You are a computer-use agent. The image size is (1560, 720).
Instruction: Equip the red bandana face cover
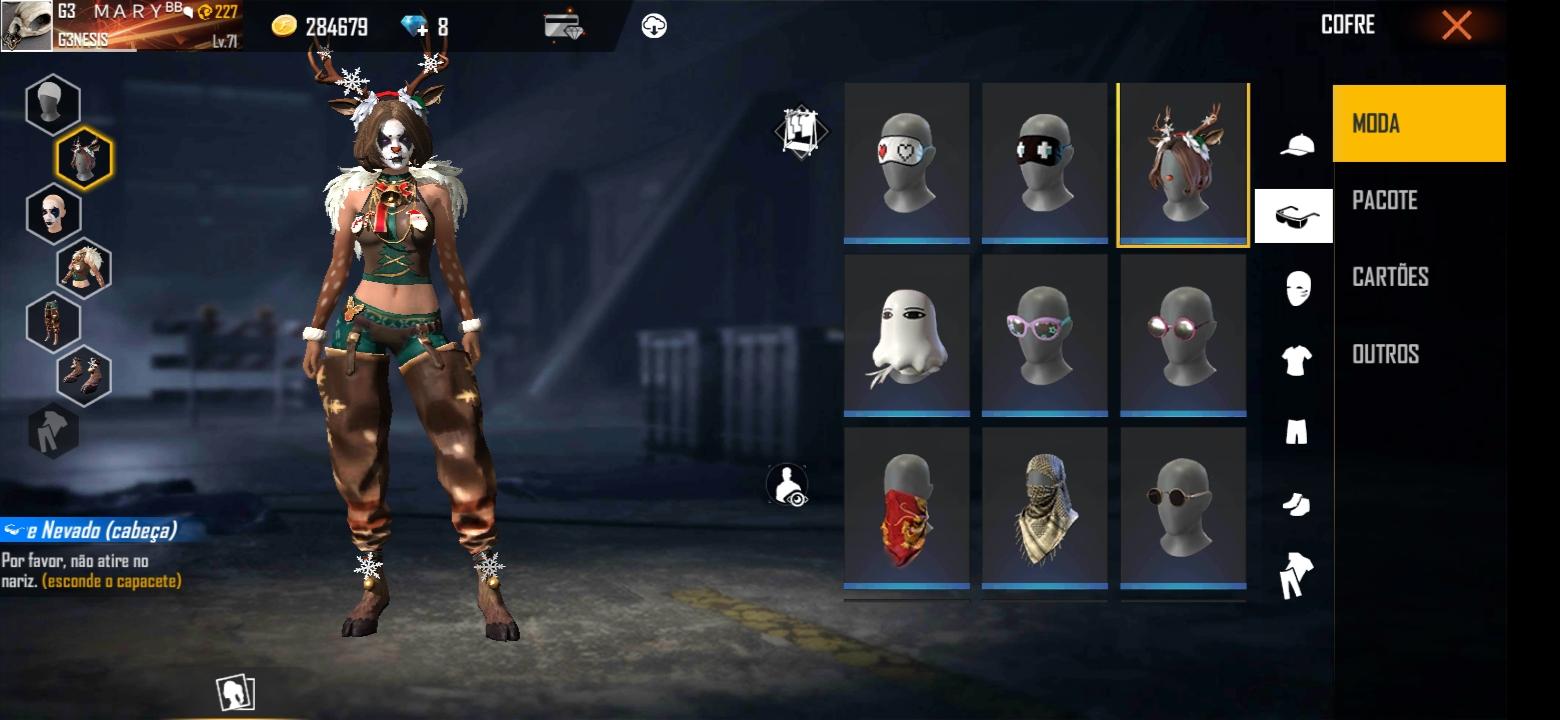pyautogui.click(x=906, y=508)
